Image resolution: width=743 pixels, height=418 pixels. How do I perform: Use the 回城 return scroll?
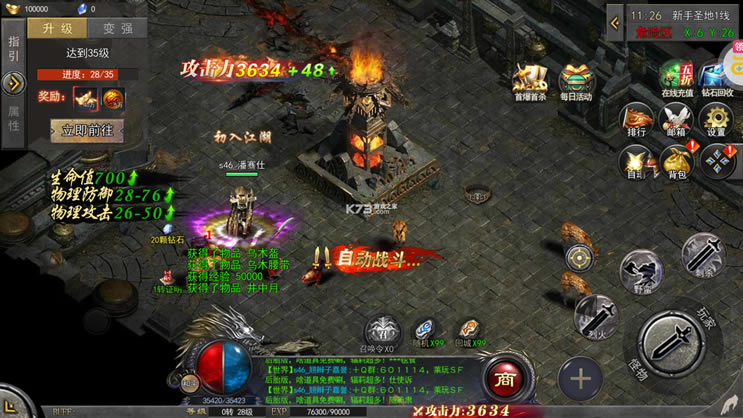coord(468,330)
